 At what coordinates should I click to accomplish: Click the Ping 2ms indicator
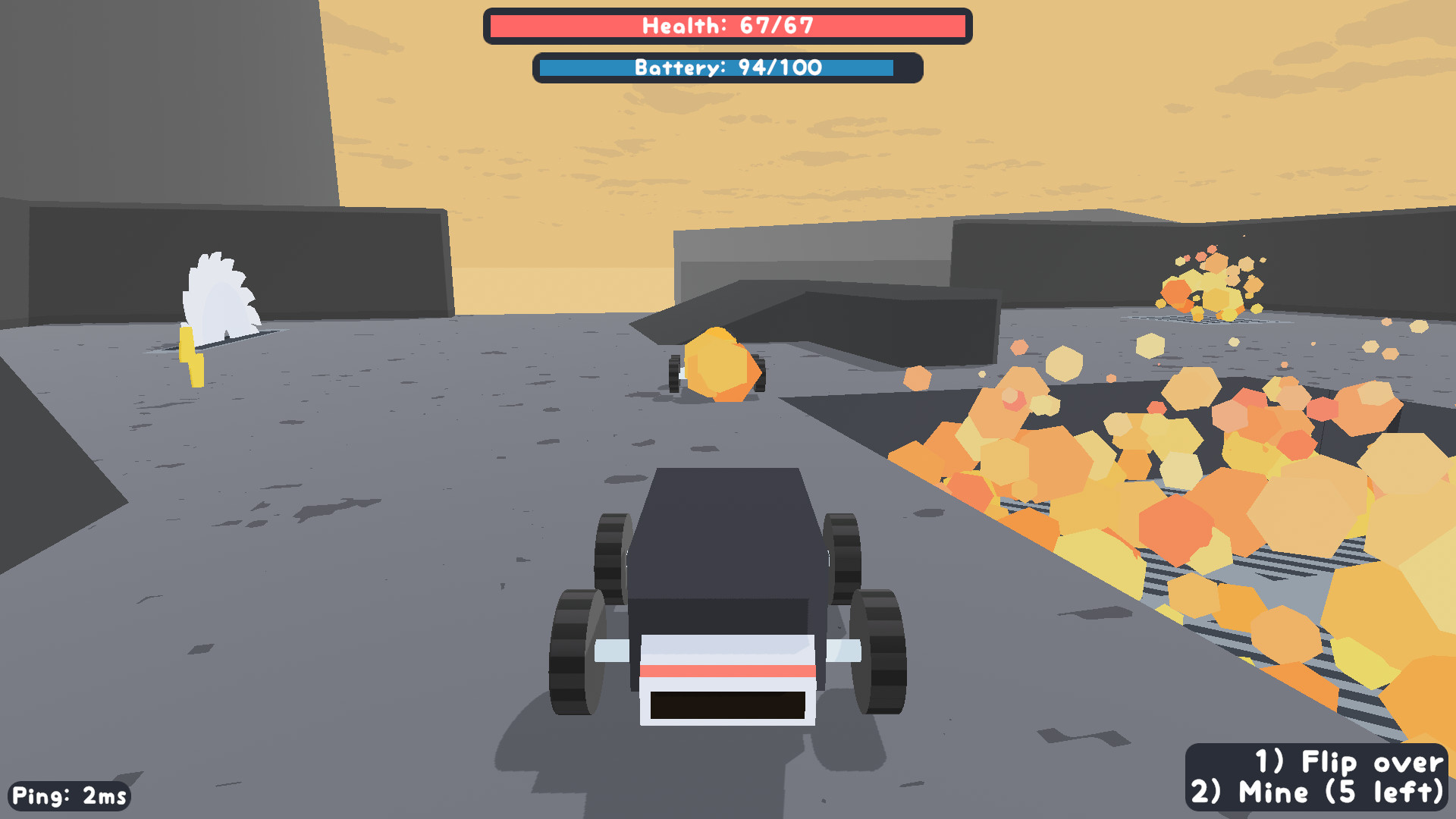pyautogui.click(x=67, y=795)
